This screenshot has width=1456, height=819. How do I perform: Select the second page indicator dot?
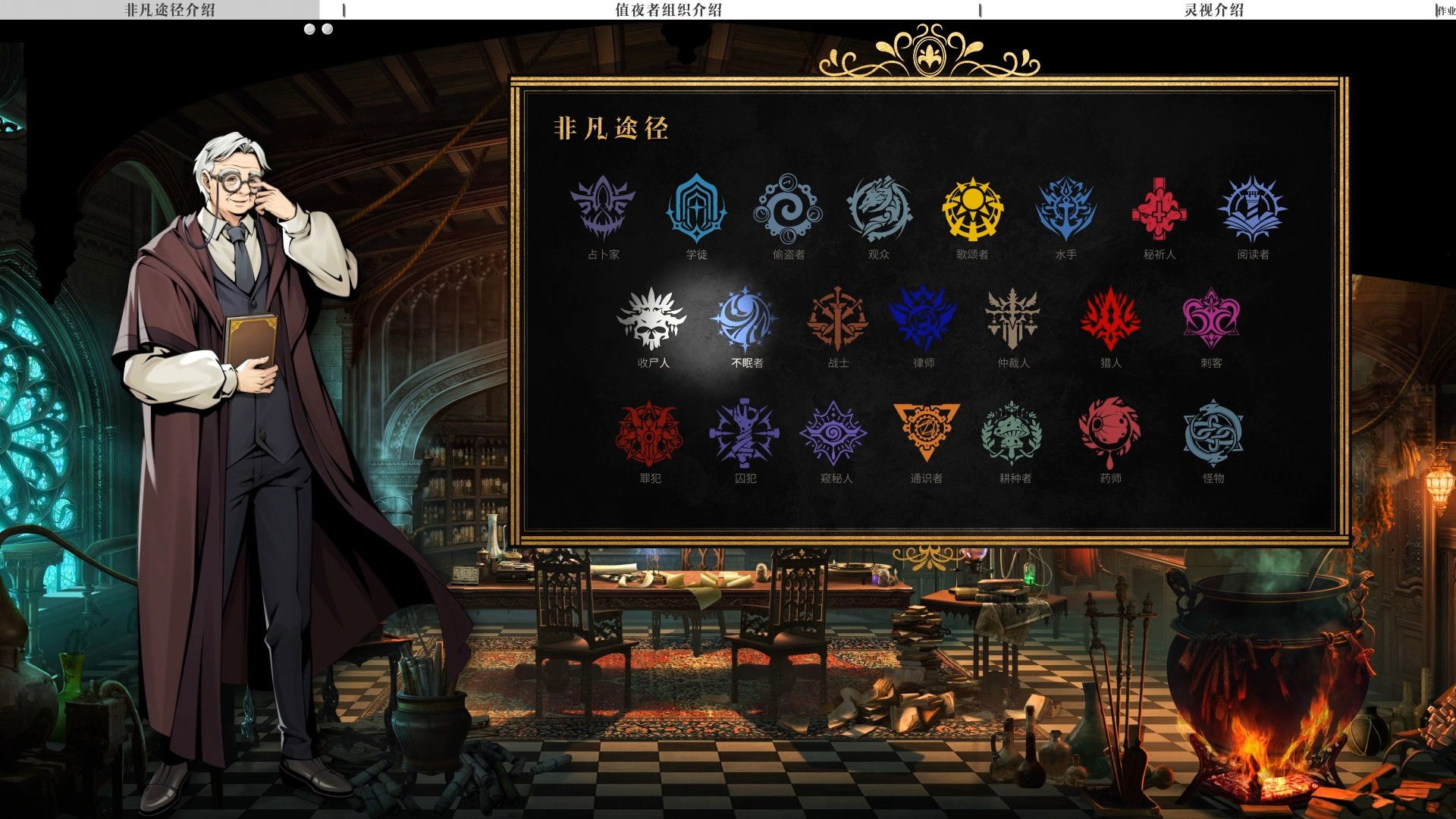tap(327, 30)
